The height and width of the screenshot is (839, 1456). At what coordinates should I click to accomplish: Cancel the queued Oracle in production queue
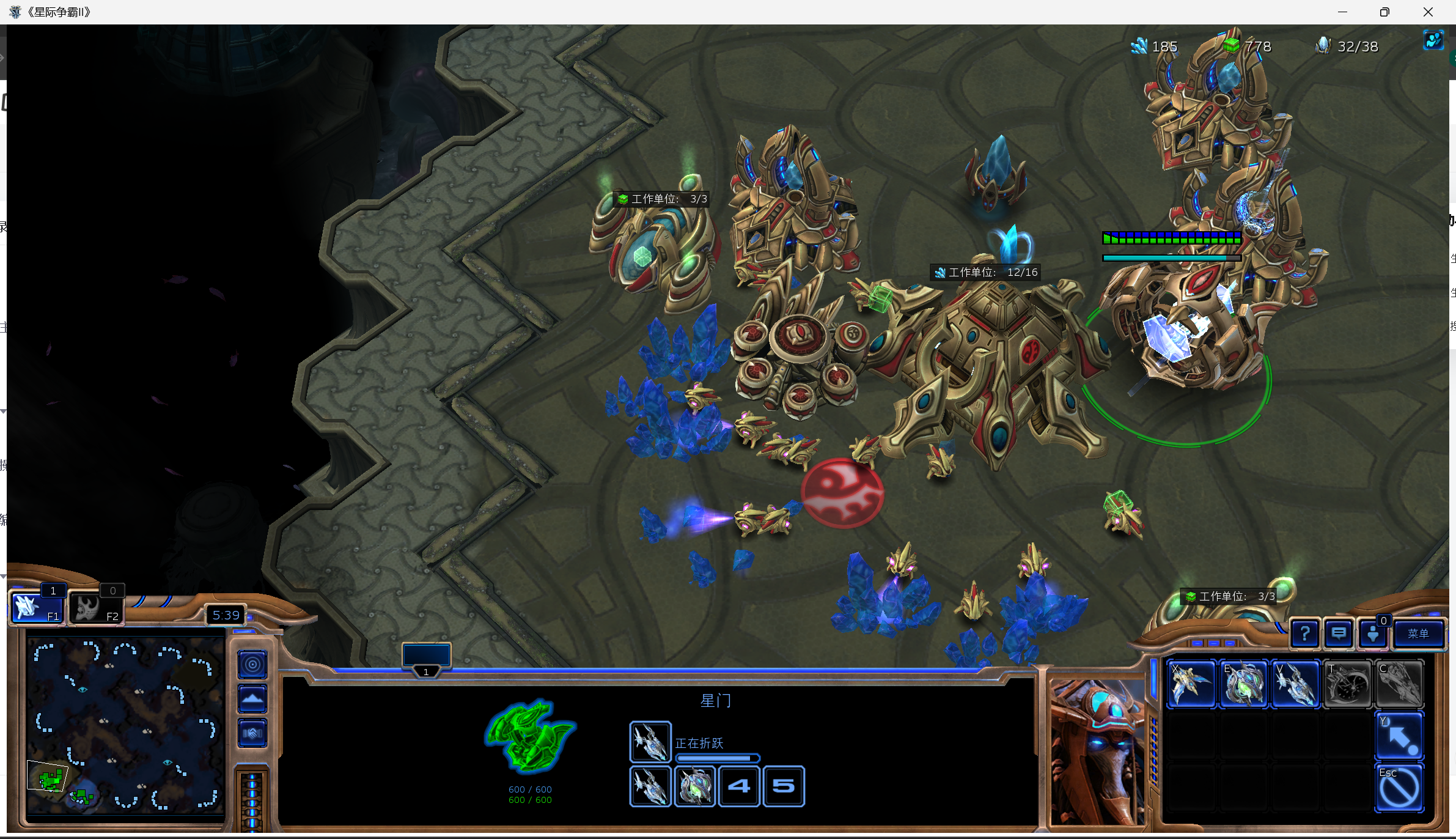click(x=694, y=786)
